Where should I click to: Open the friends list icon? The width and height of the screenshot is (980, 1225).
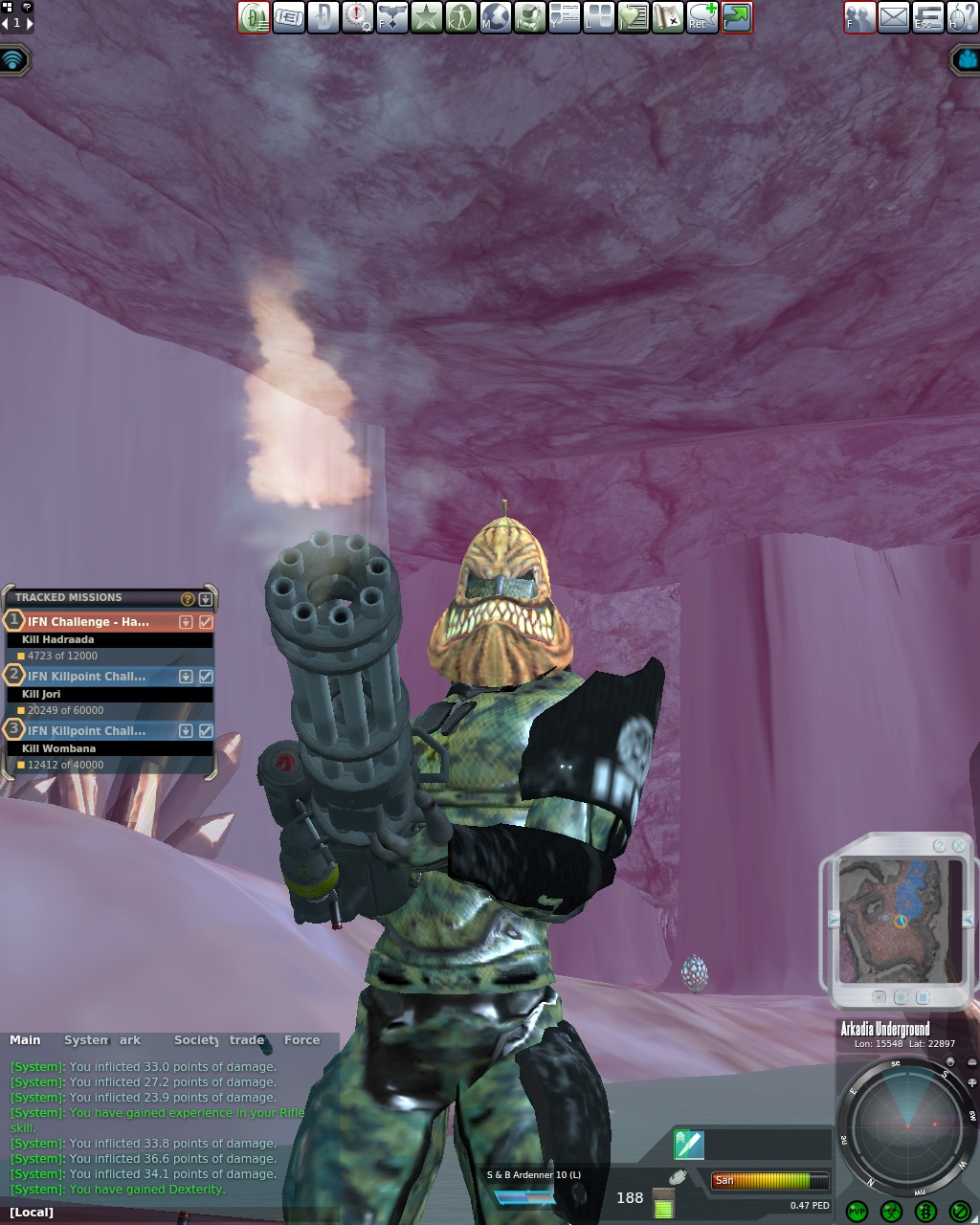pos(859,17)
